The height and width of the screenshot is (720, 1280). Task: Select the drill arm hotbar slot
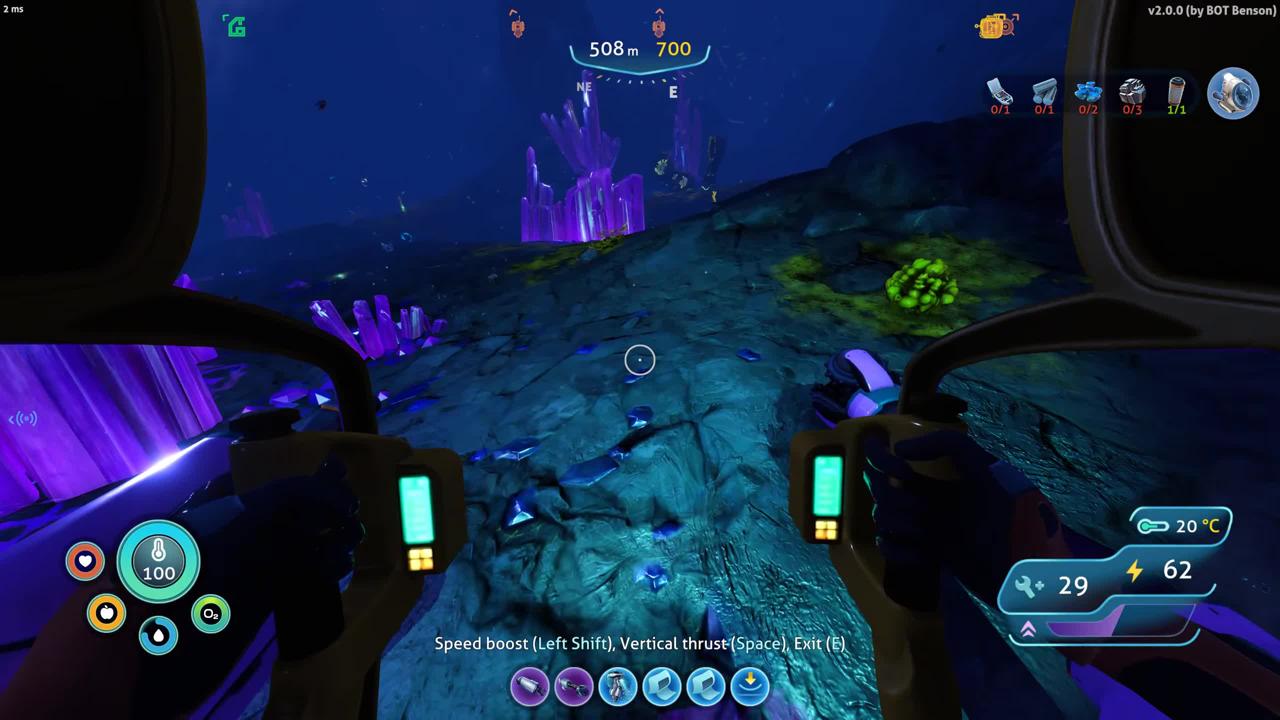point(530,687)
